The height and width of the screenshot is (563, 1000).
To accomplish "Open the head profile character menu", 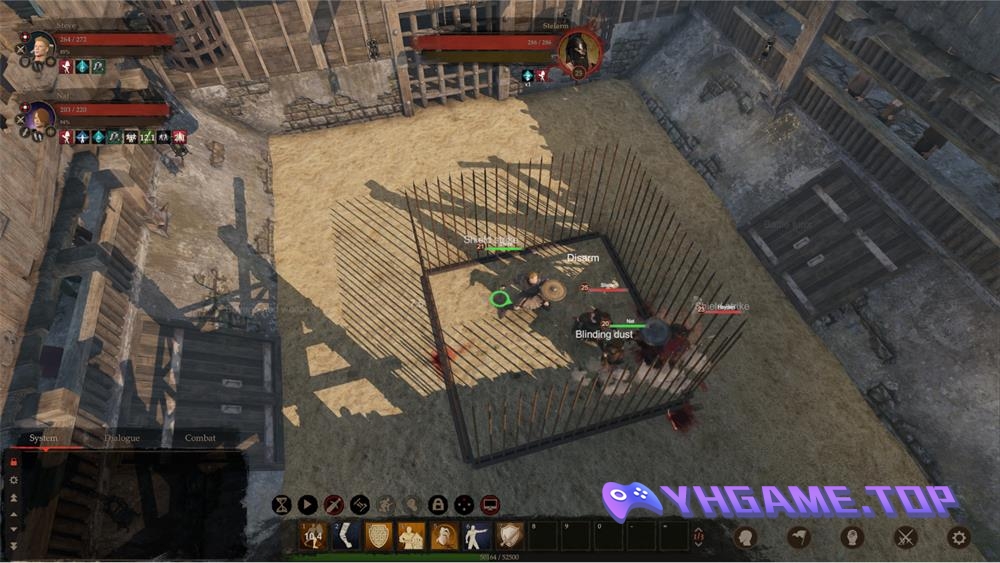I will coord(745,537).
